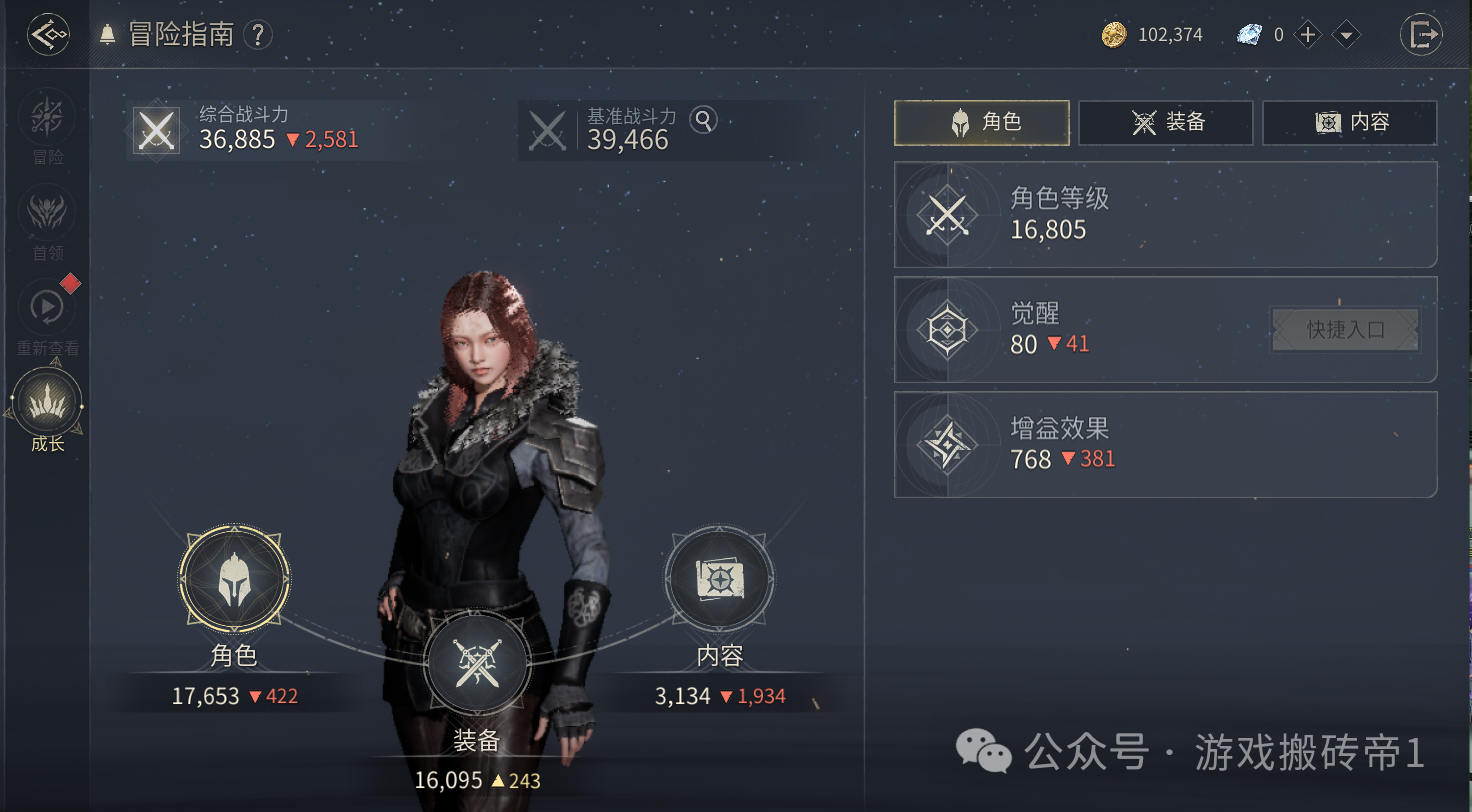The width and height of the screenshot is (1472, 812).
Task: Select the 成长 crown sidebar entry
Action: (x=47, y=405)
